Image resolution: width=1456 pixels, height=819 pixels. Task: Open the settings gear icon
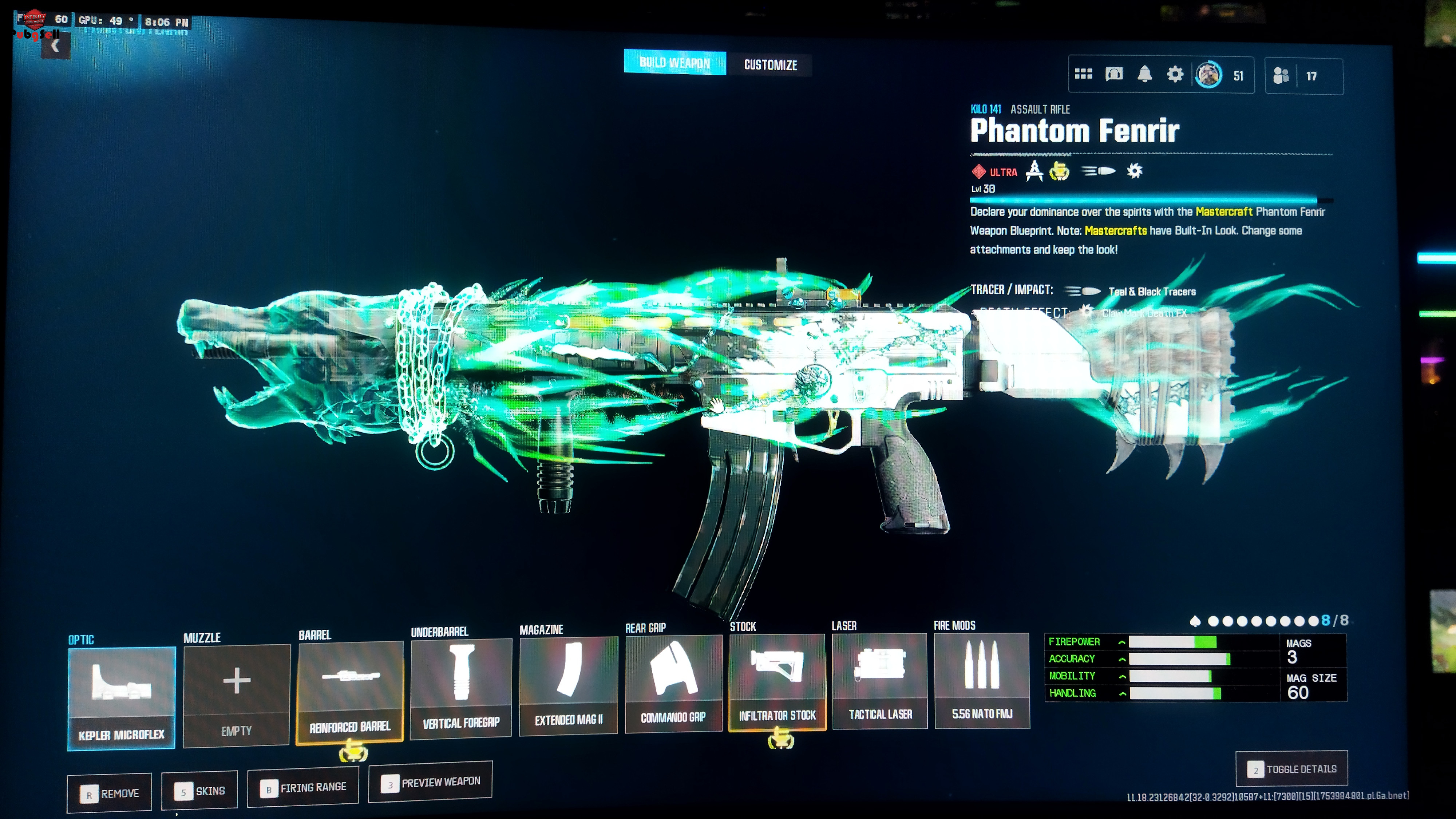pos(1175,75)
